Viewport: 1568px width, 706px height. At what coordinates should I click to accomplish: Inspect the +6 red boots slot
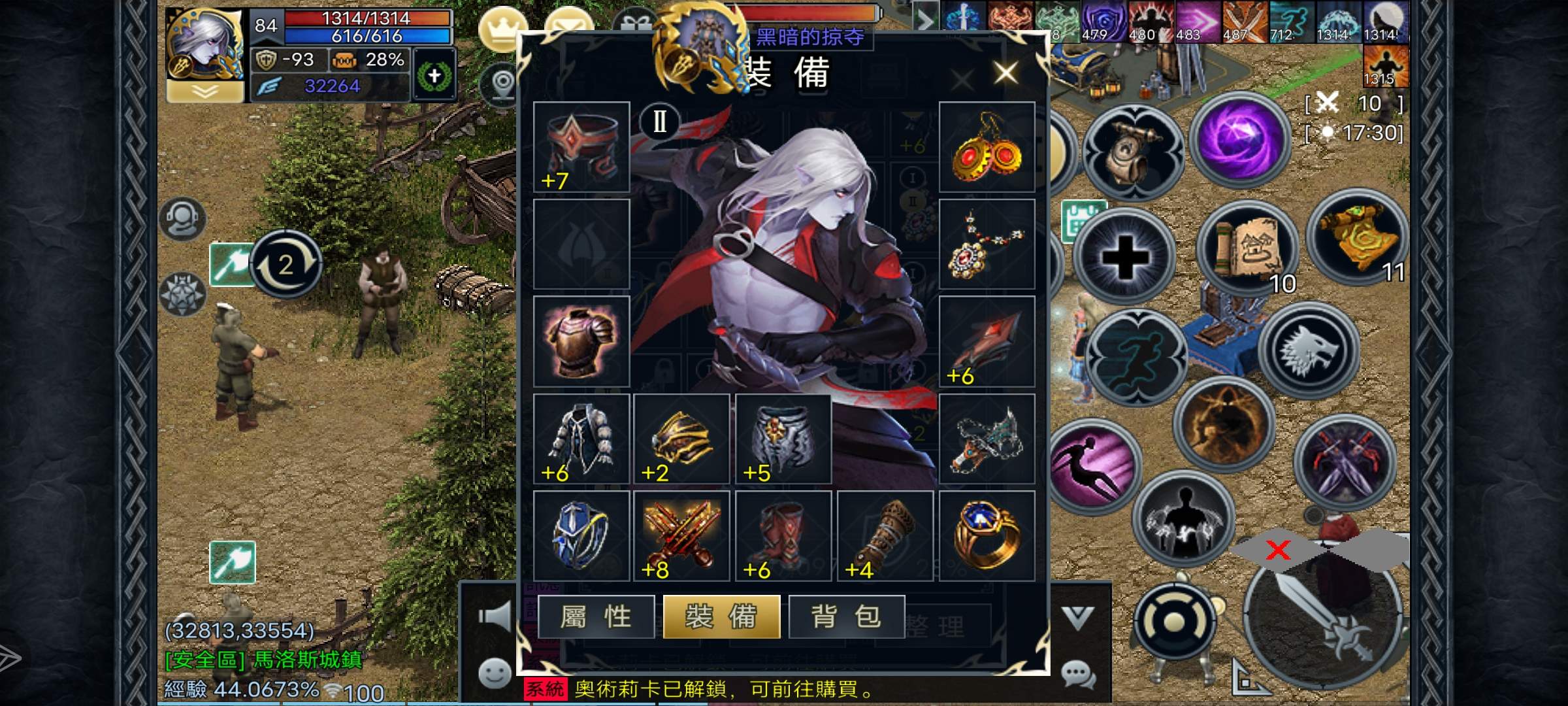[x=783, y=536]
